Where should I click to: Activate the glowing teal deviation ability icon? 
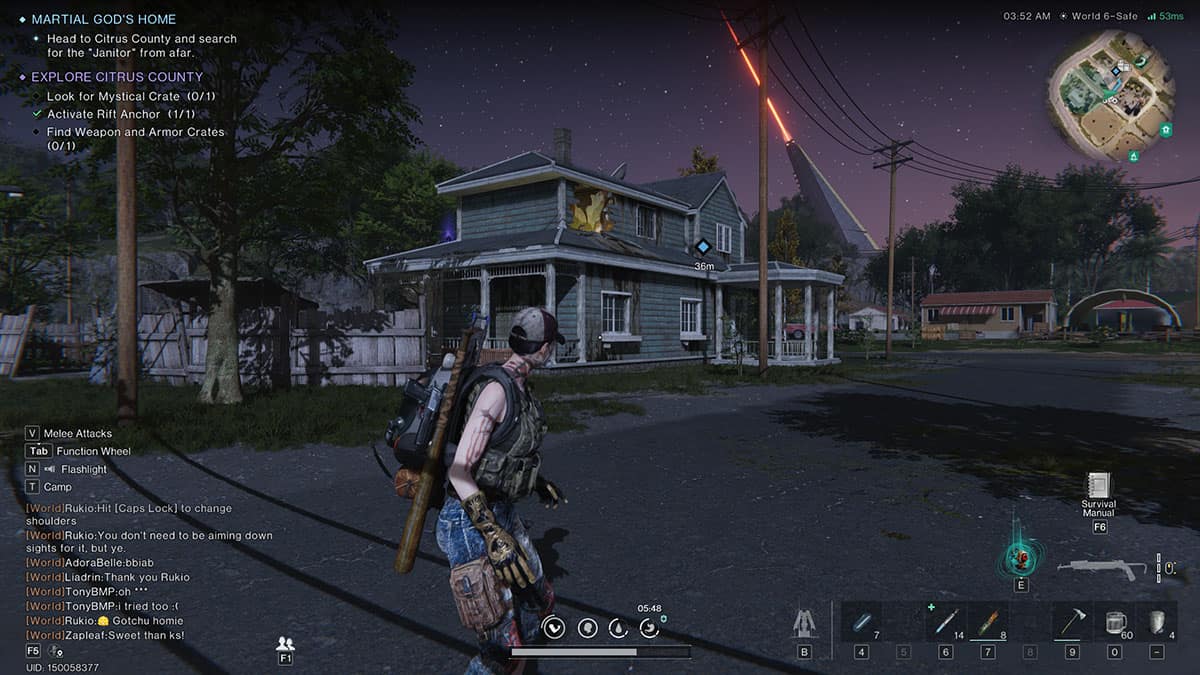click(1021, 557)
